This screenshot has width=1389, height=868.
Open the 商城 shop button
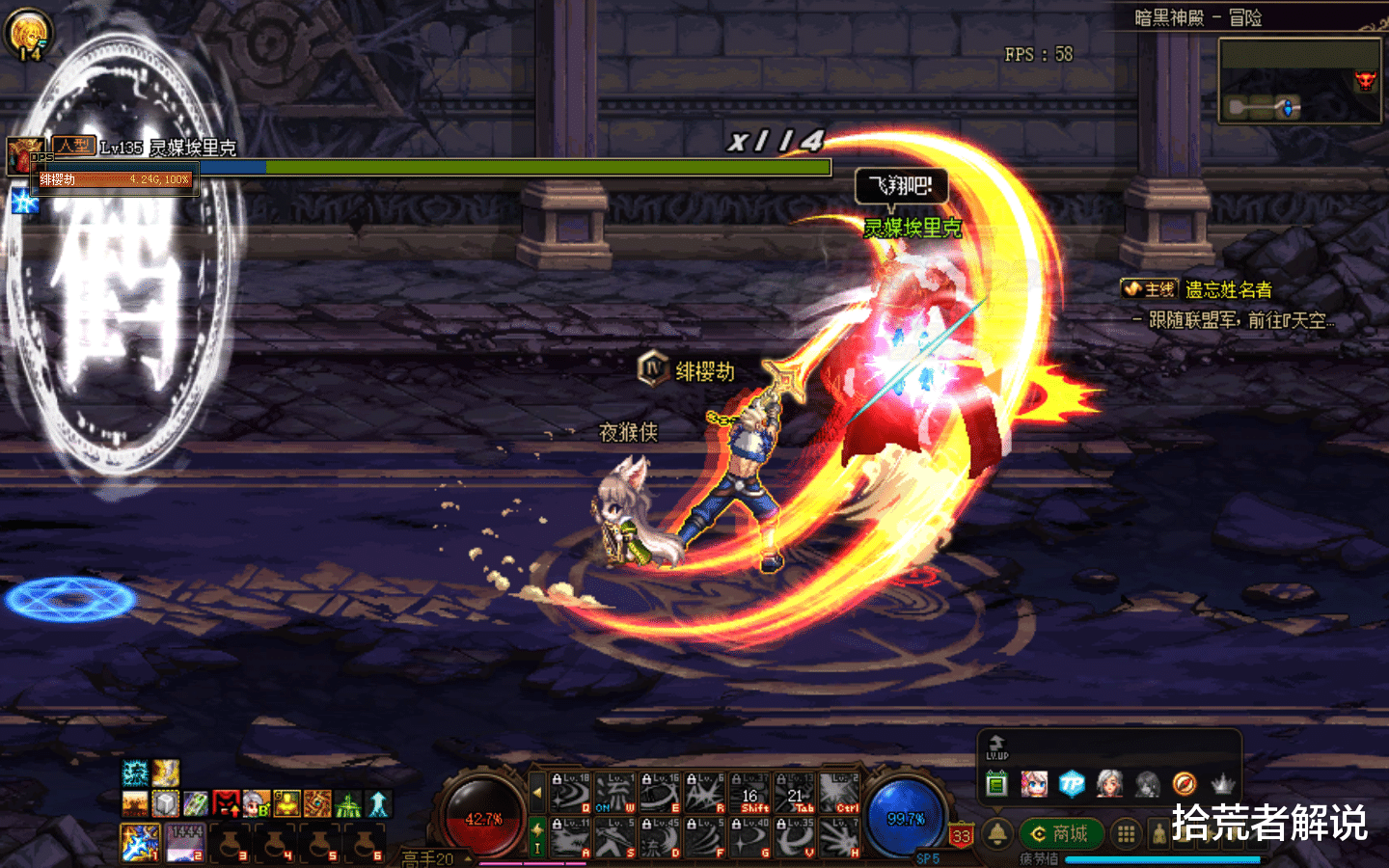click(x=1059, y=833)
